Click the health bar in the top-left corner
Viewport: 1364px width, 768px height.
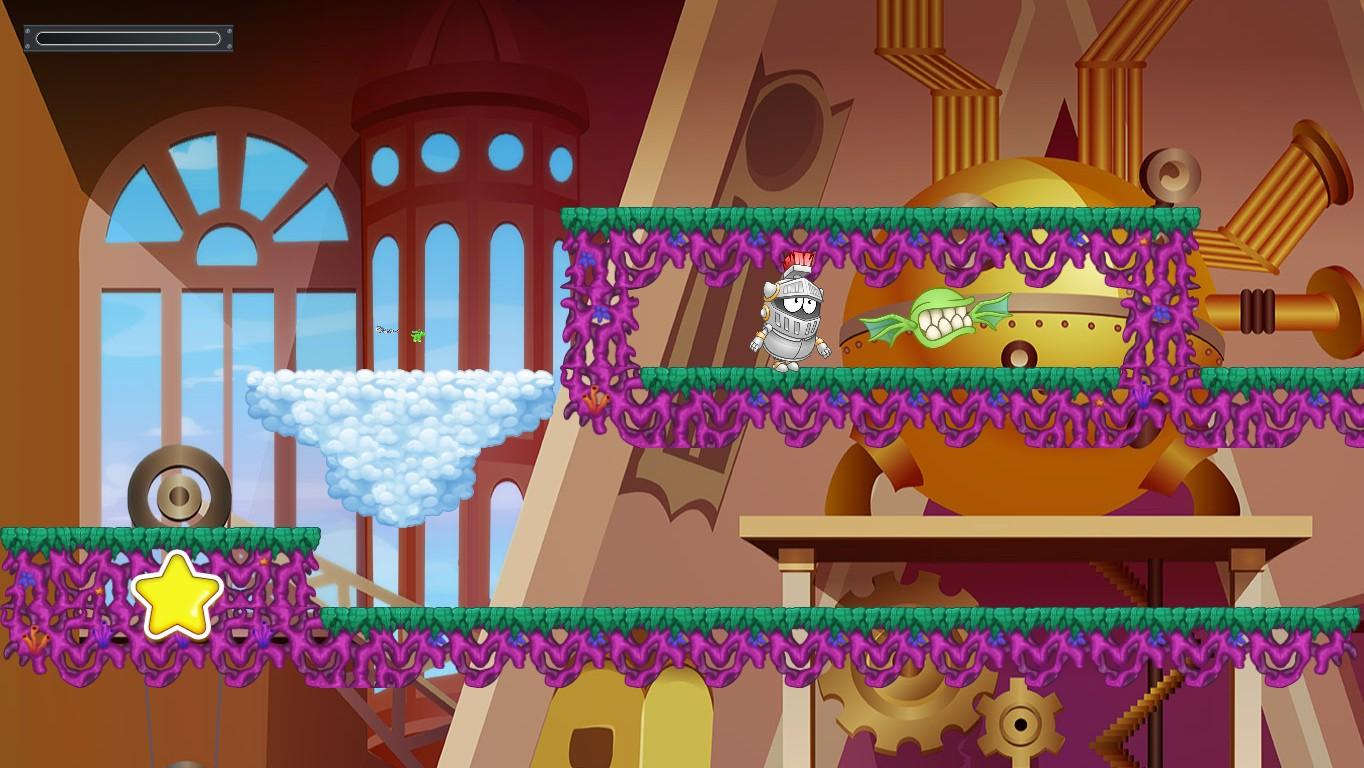click(x=127, y=37)
